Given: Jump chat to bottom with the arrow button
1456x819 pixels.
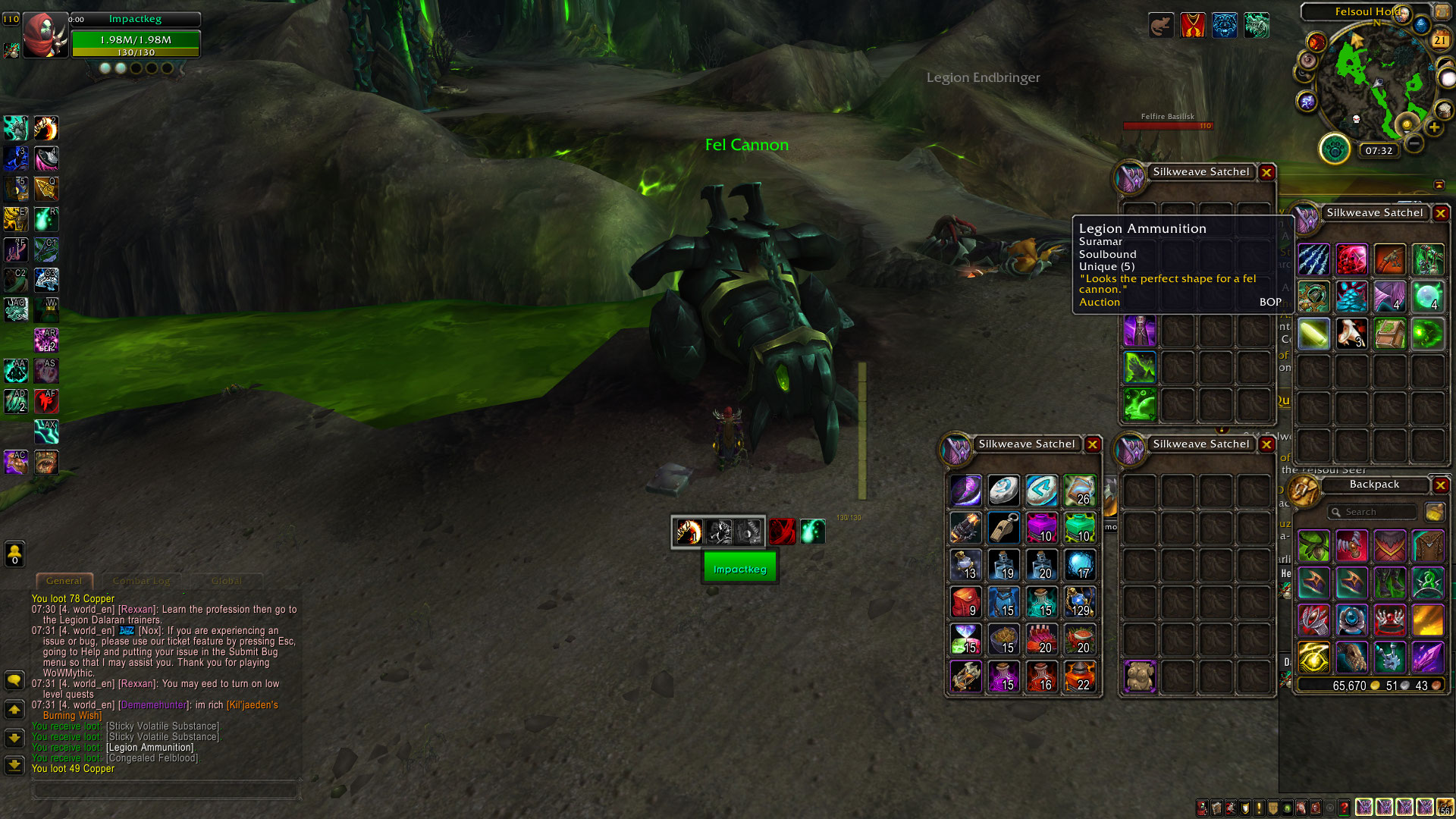Looking at the screenshot, I should coord(14,765).
